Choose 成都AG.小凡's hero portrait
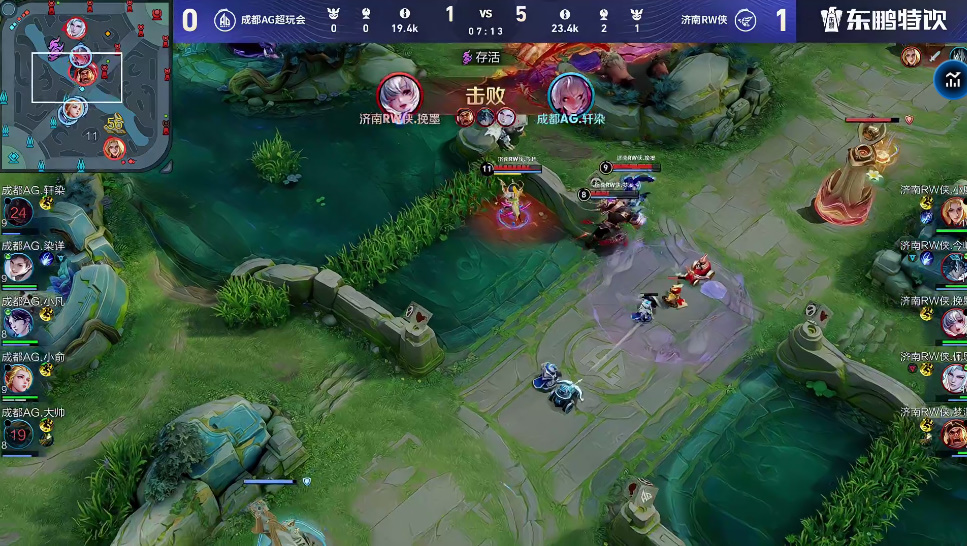 tap(21, 322)
